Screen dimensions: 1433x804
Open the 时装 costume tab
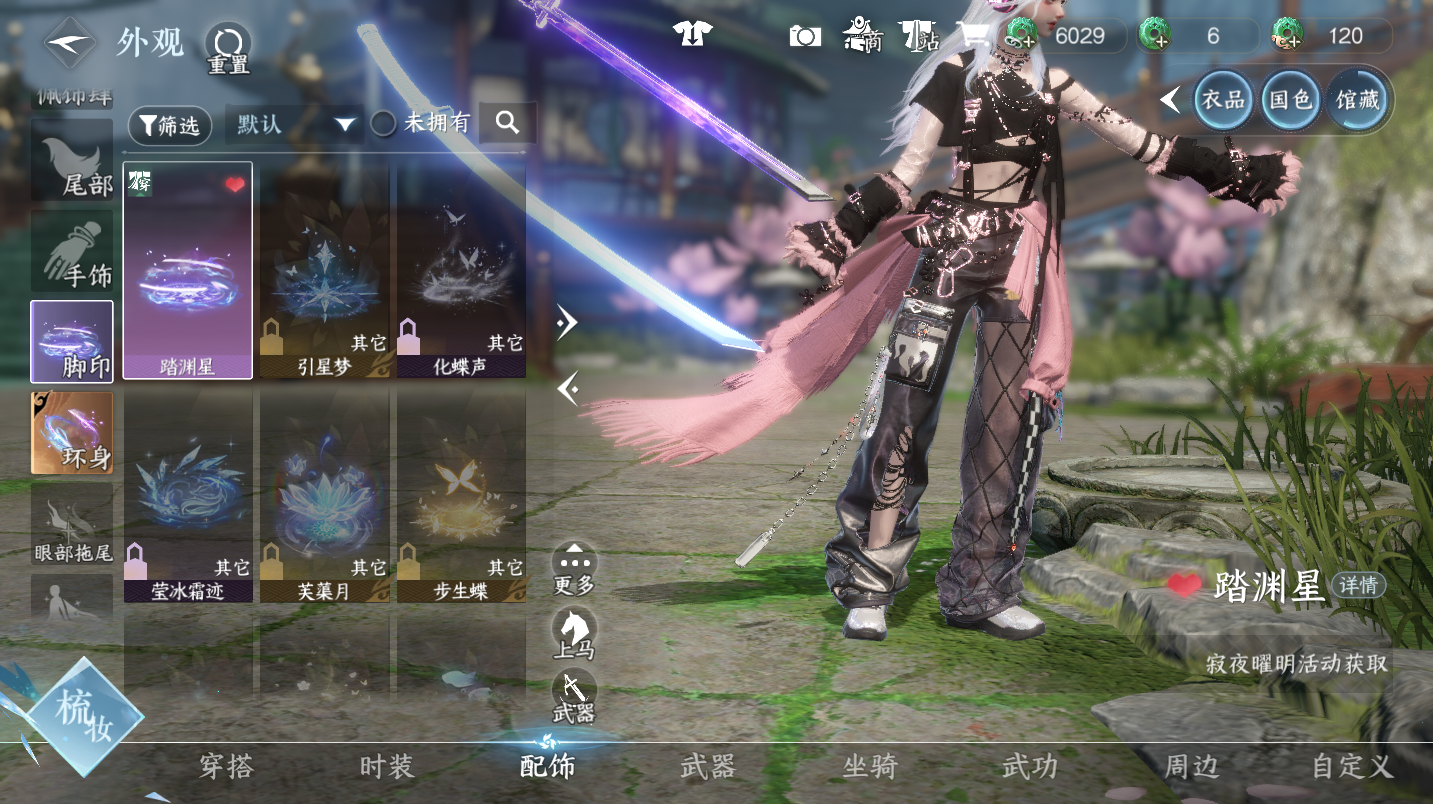[386, 767]
